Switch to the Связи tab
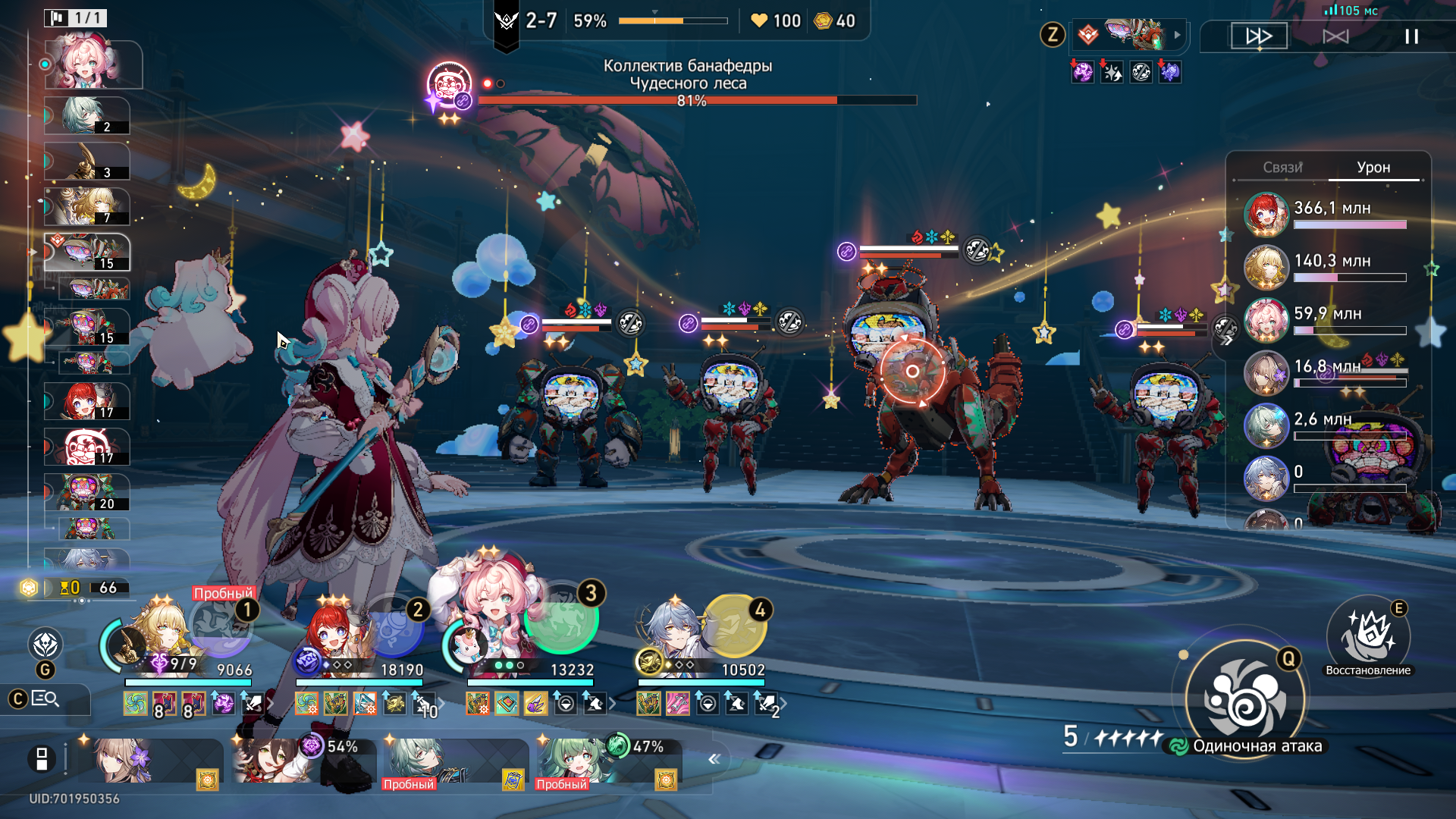 [x=1282, y=168]
